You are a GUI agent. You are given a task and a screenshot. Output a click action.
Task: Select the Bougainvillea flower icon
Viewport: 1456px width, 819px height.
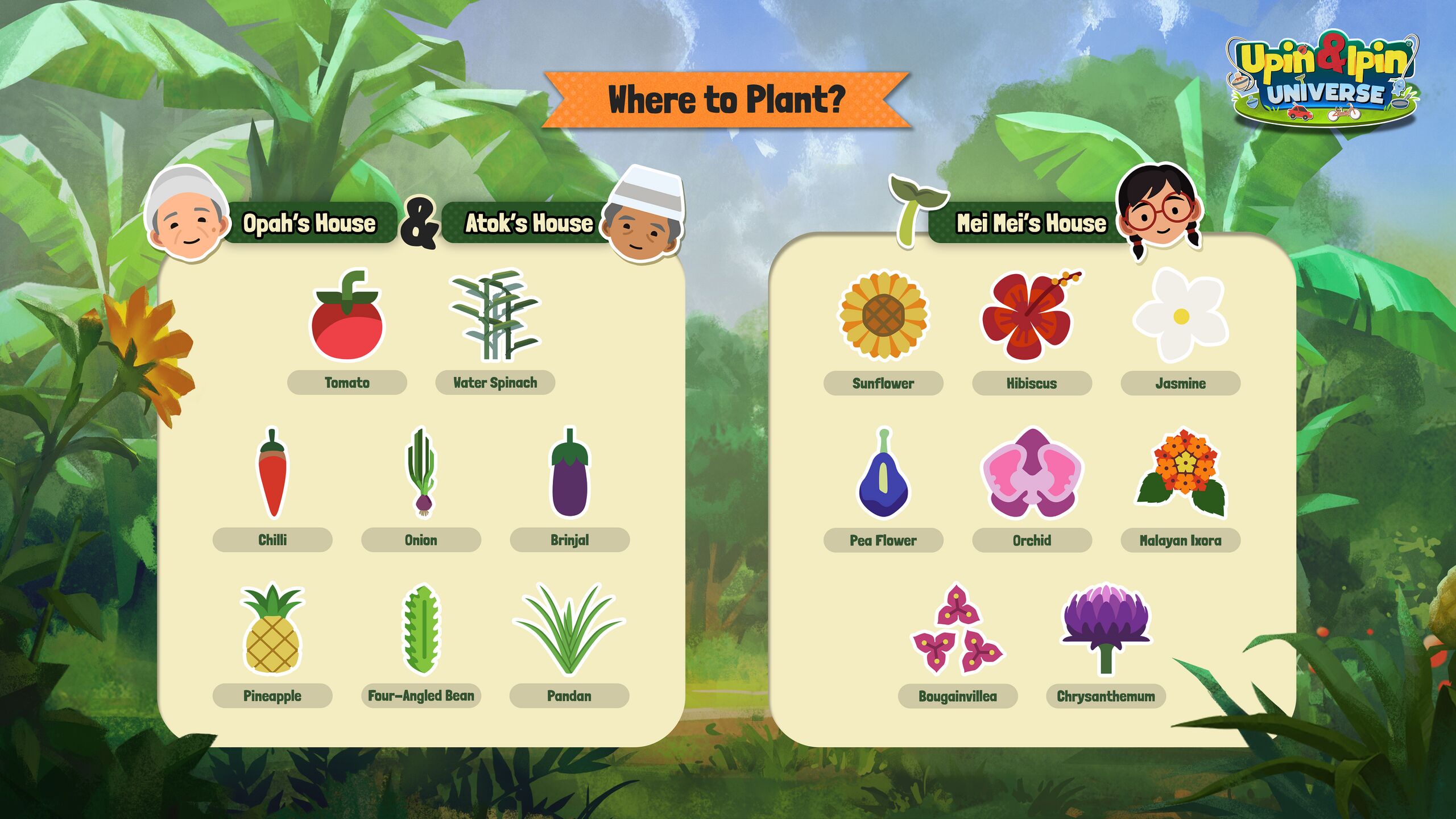coord(958,629)
